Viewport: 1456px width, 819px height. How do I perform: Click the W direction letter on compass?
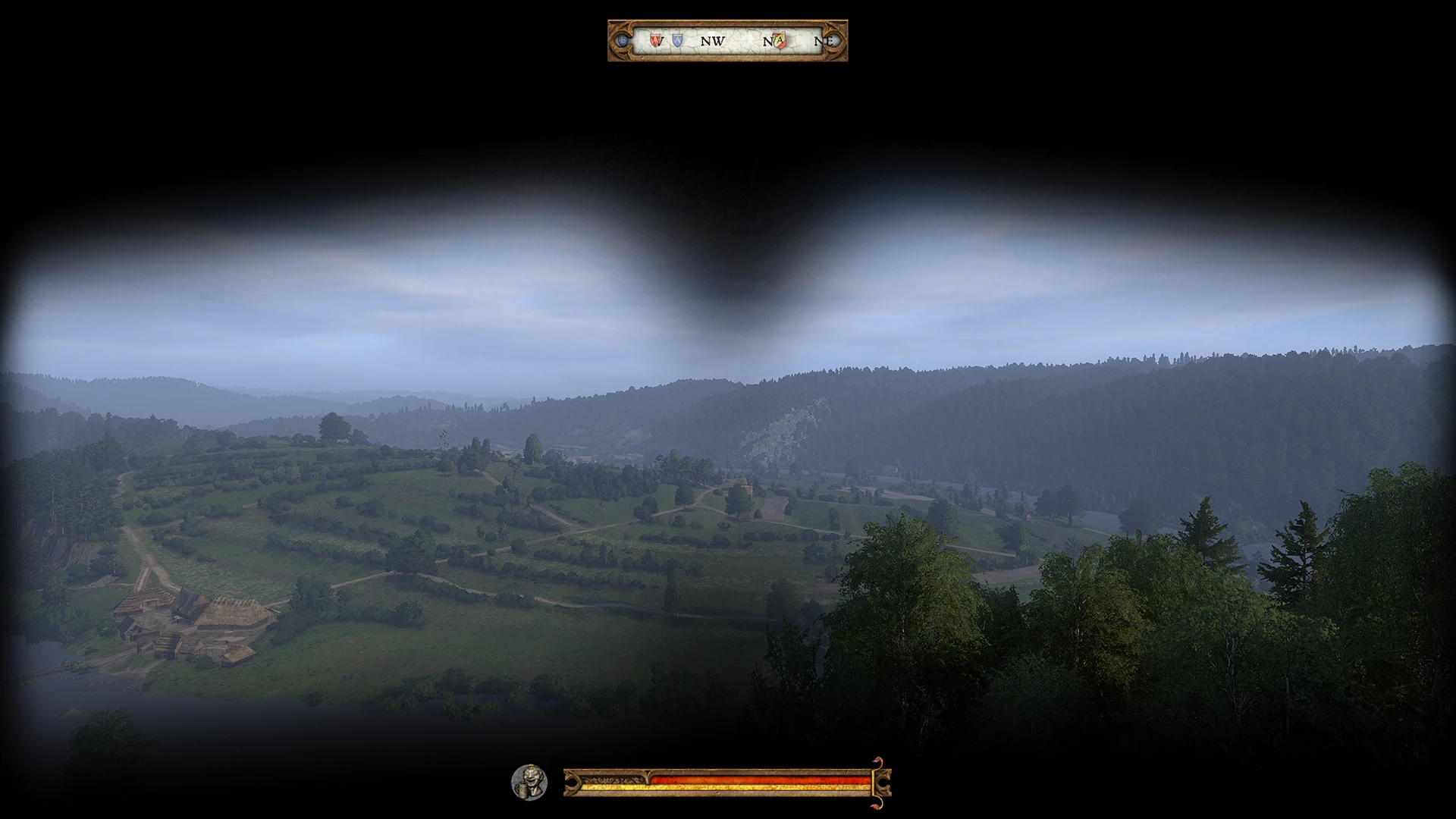[x=661, y=42]
